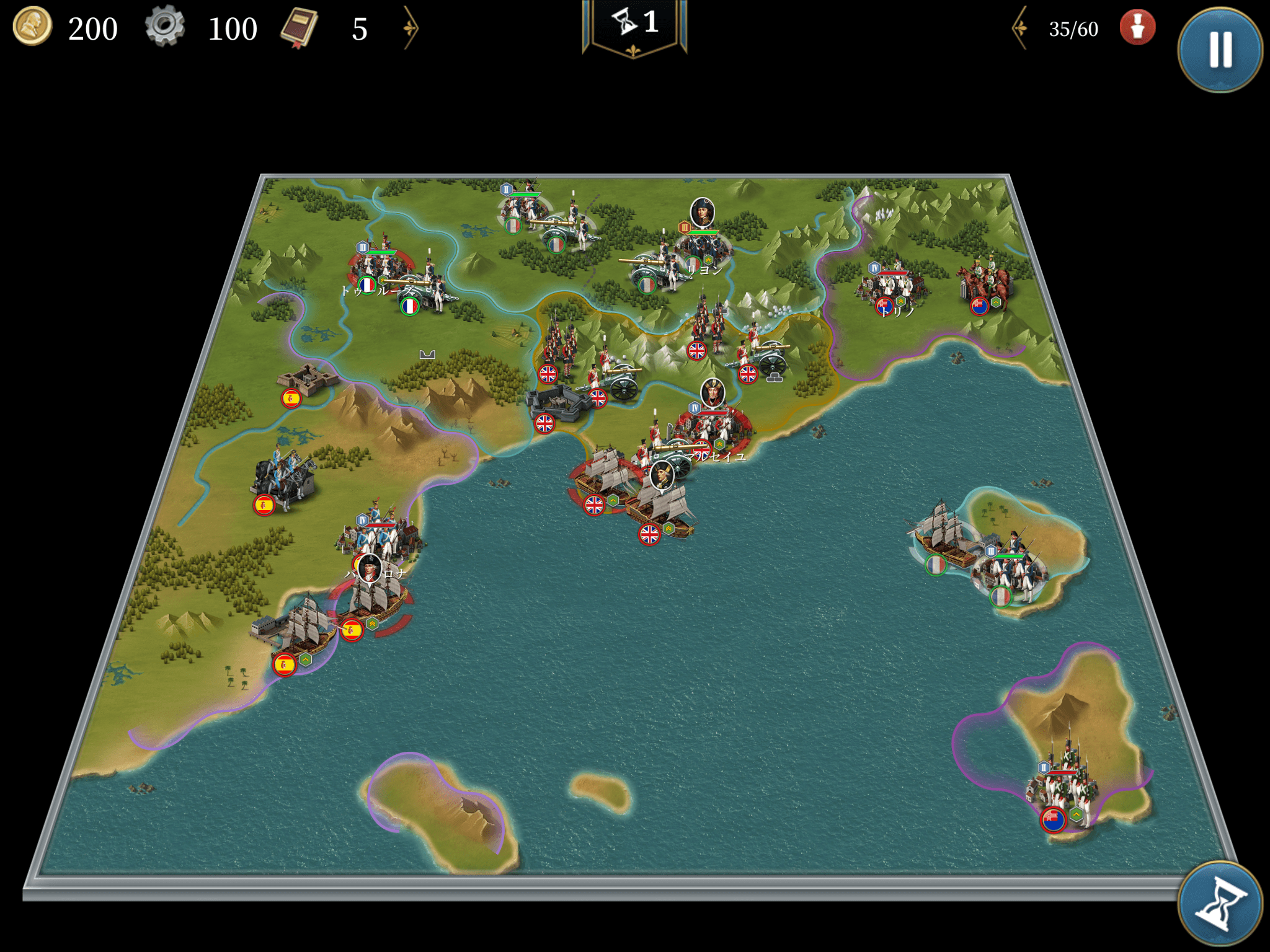The height and width of the screenshot is (952, 1270).
Task: Pause the game with the pause button
Action: (1219, 50)
